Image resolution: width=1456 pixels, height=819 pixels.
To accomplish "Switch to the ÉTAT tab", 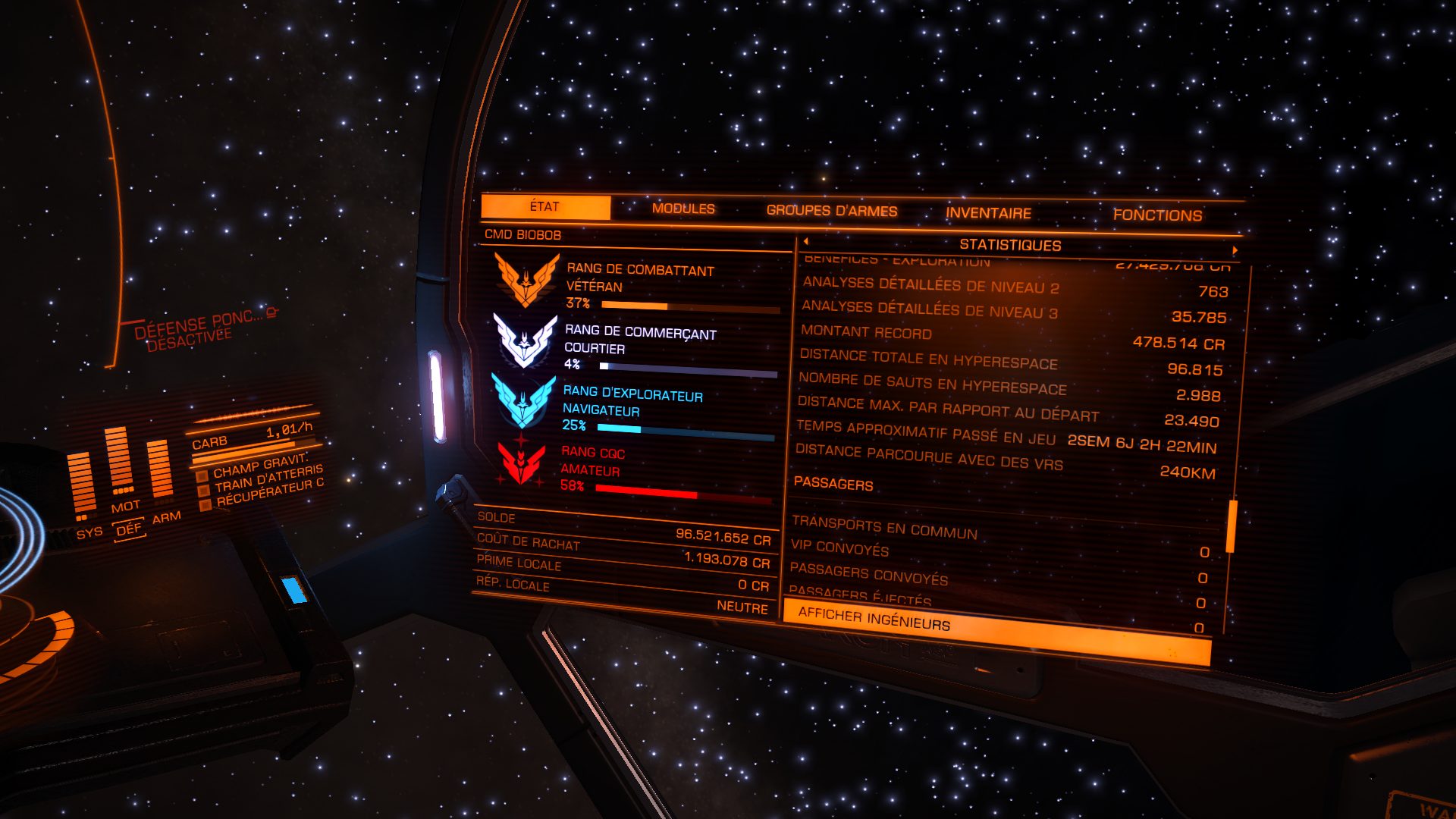I will point(545,207).
